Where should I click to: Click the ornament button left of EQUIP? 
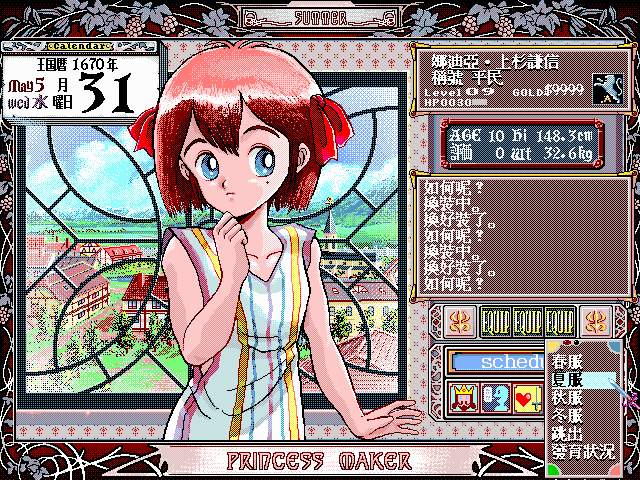456,322
